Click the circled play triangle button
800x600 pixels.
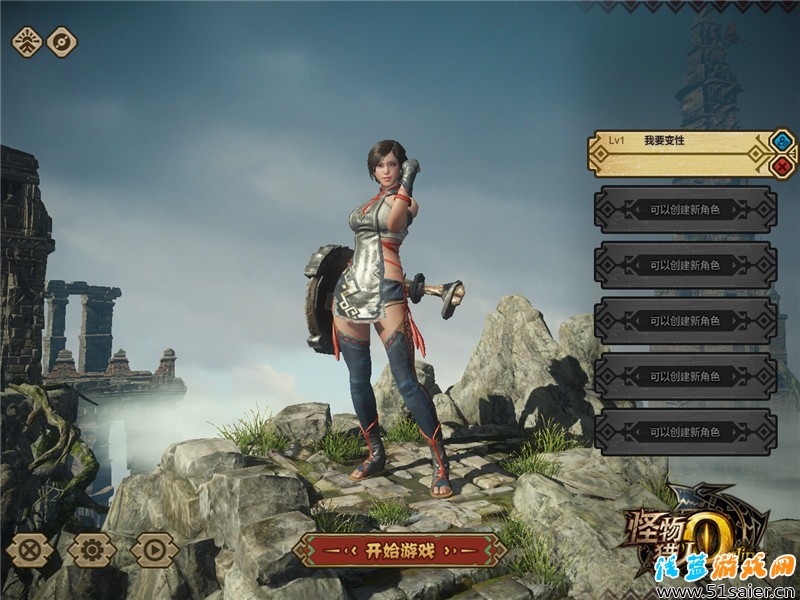(x=154, y=549)
